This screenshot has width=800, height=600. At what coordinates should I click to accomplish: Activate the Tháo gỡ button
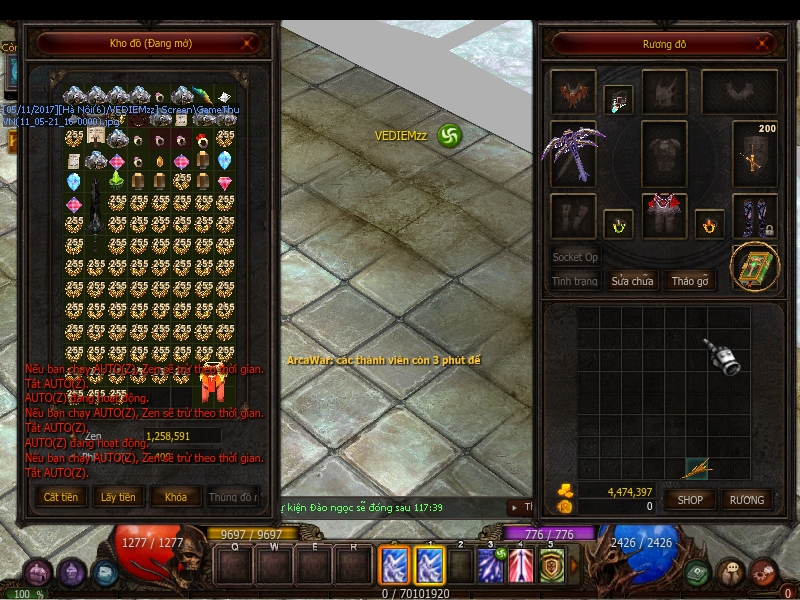coord(689,281)
